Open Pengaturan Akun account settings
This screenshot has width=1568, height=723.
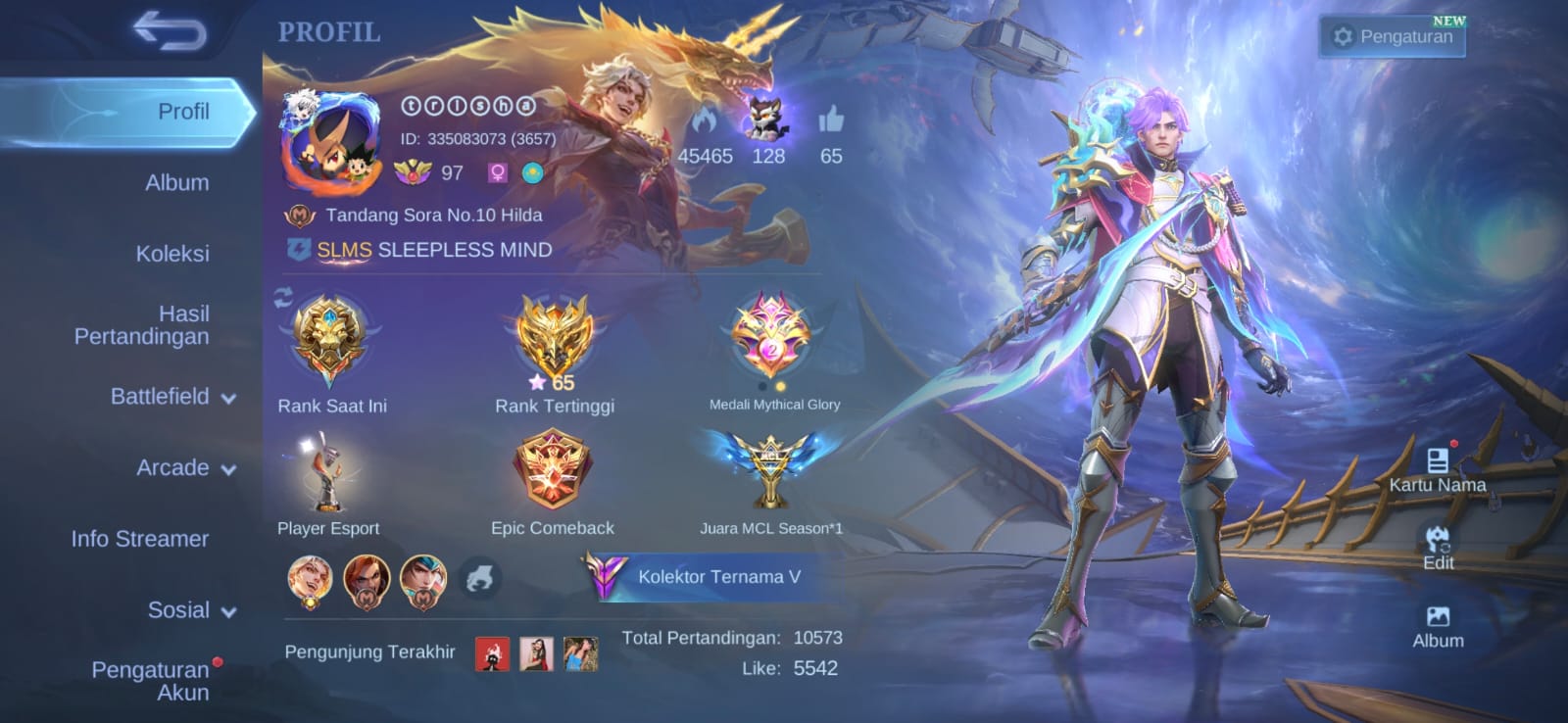(151, 681)
